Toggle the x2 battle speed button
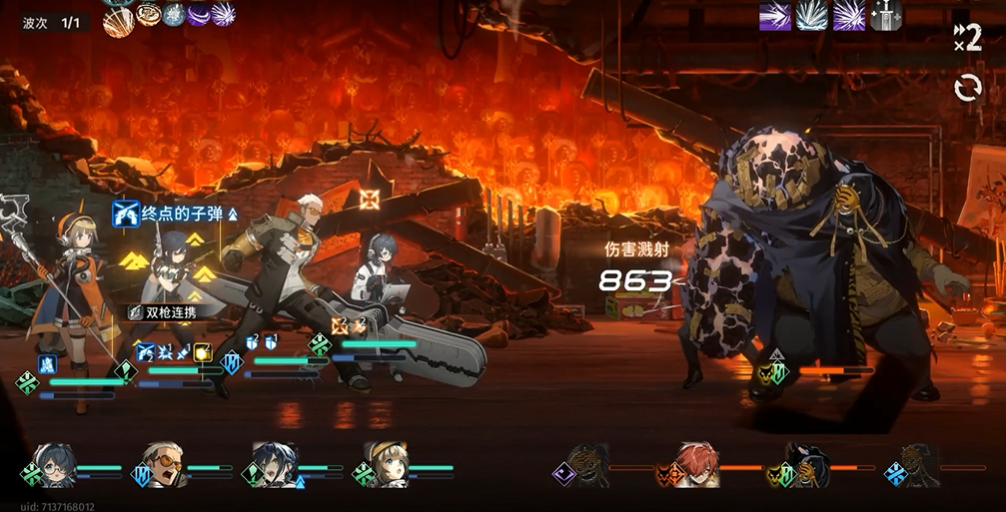Image resolution: width=1006 pixels, height=512 pixels. point(967,38)
